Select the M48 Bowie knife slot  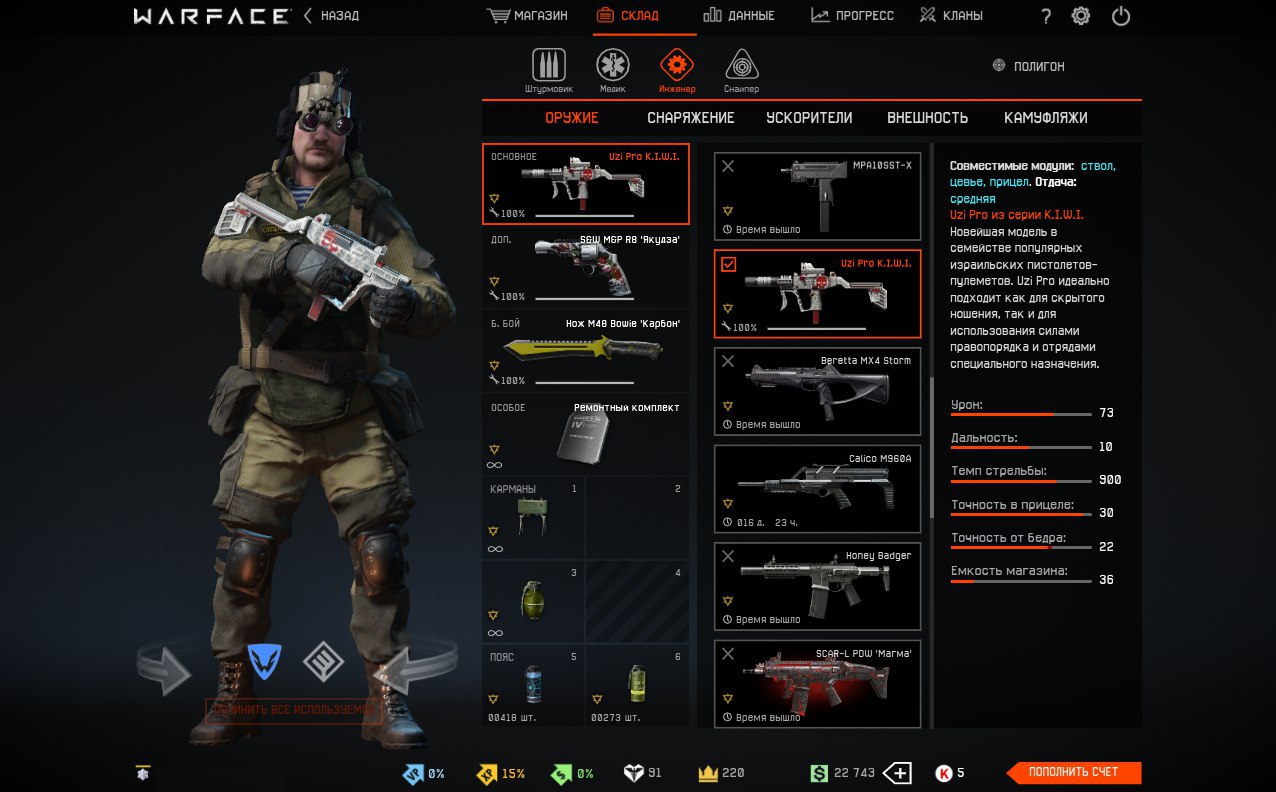[586, 351]
